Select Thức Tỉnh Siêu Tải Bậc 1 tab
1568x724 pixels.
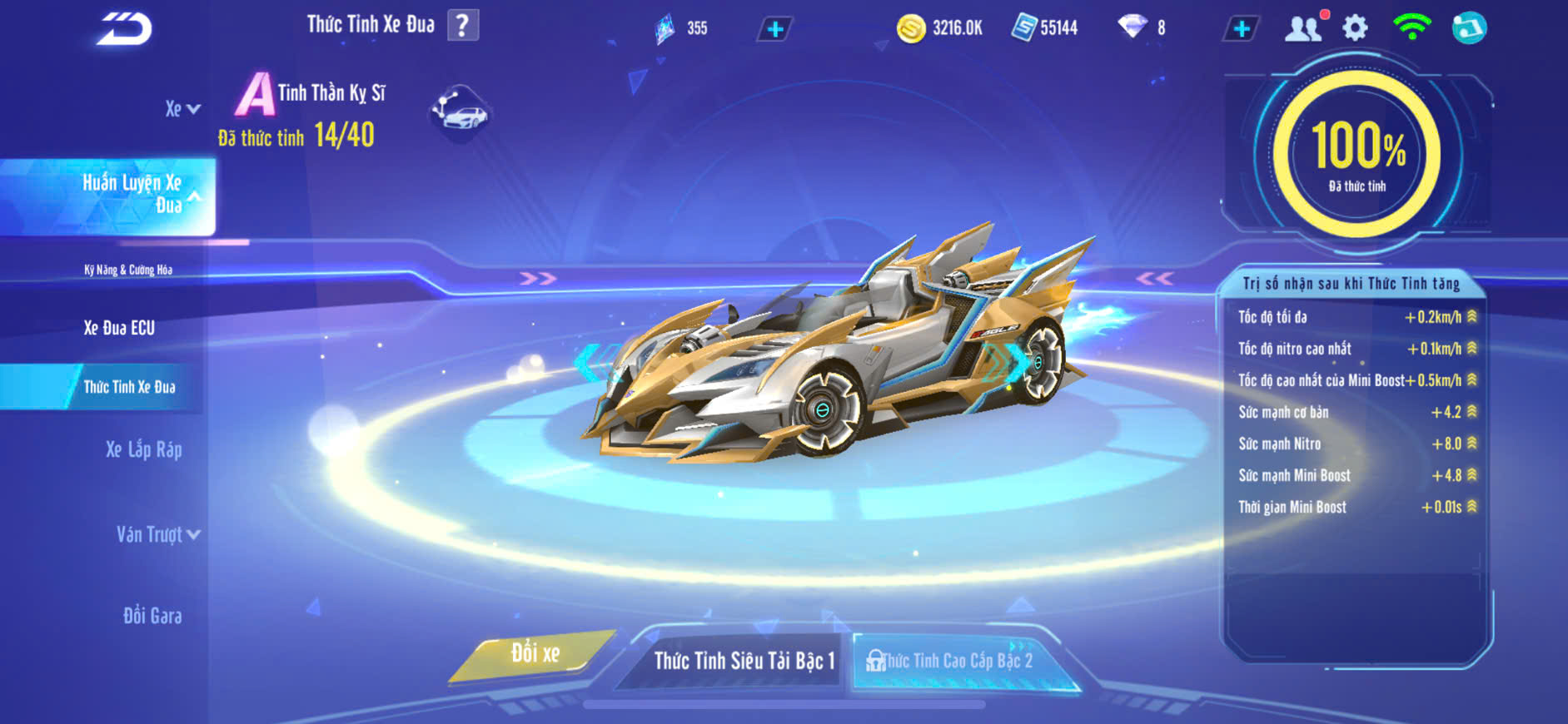point(744,661)
